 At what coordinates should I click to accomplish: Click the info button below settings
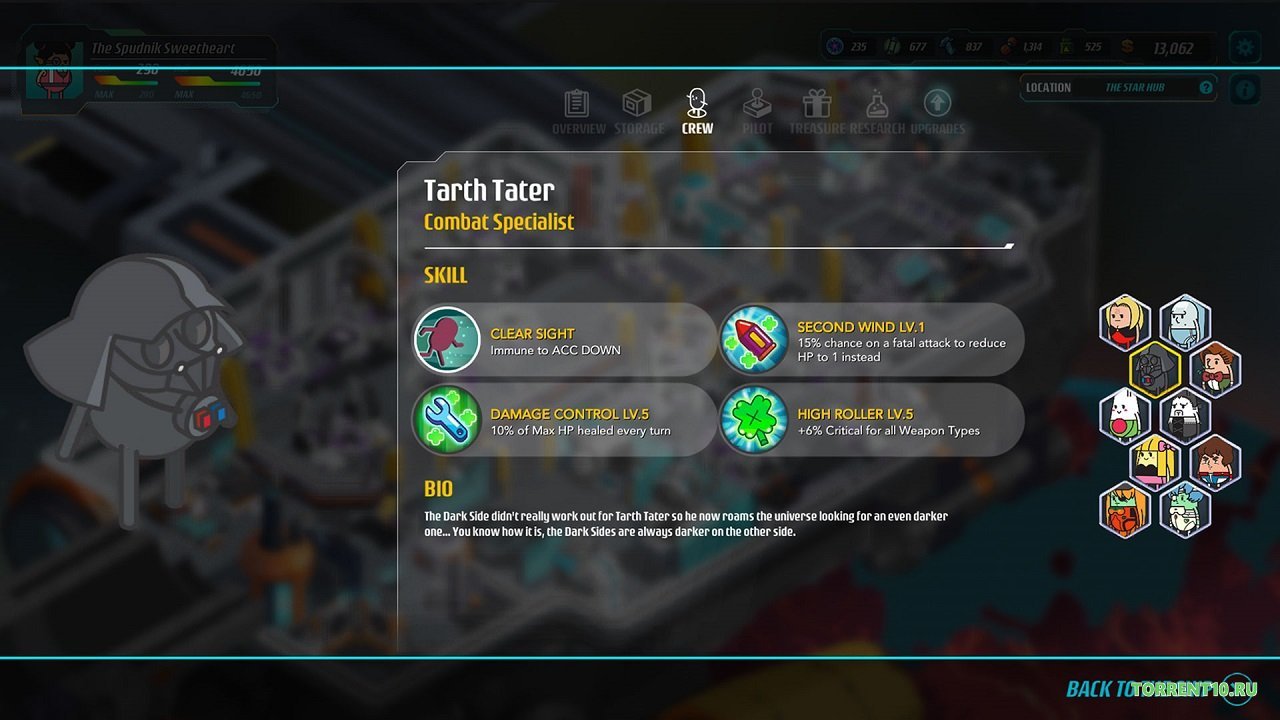pos(1244,89)
